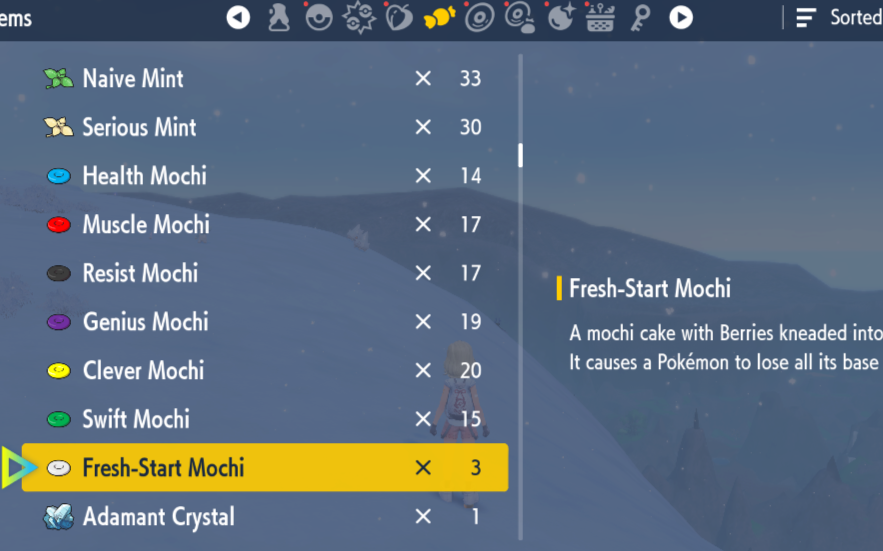Open the Berries pocket tab
883x551 pixels.
(x=399, y=17)
